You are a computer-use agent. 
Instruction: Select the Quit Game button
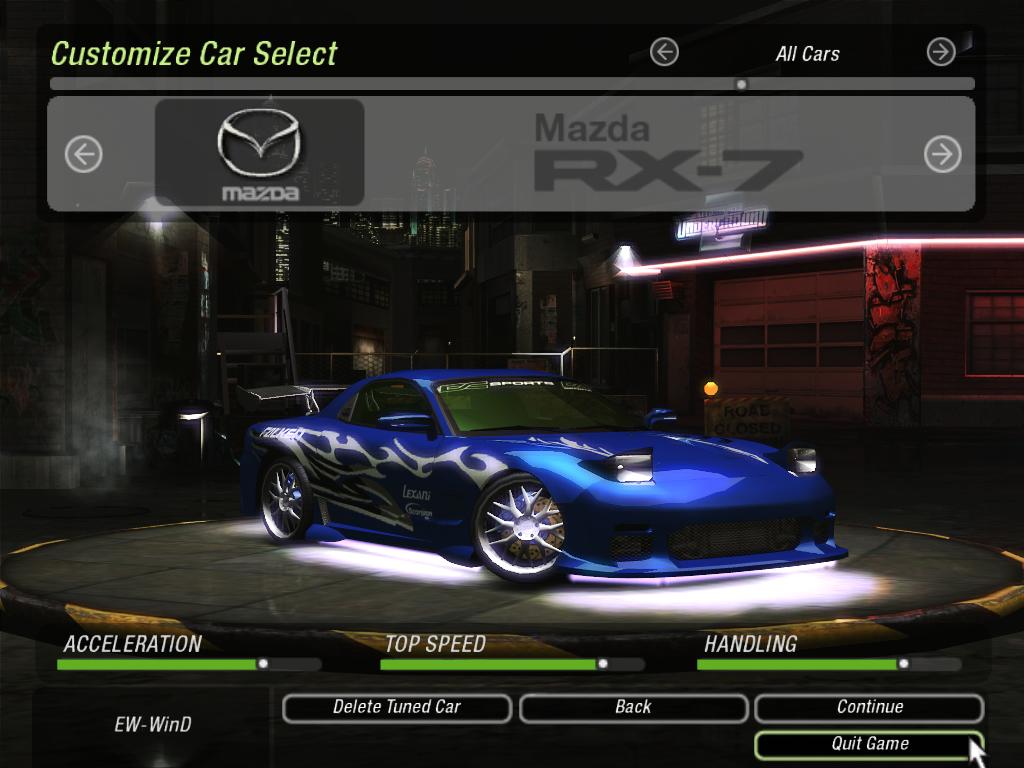[x=869, y=744]
